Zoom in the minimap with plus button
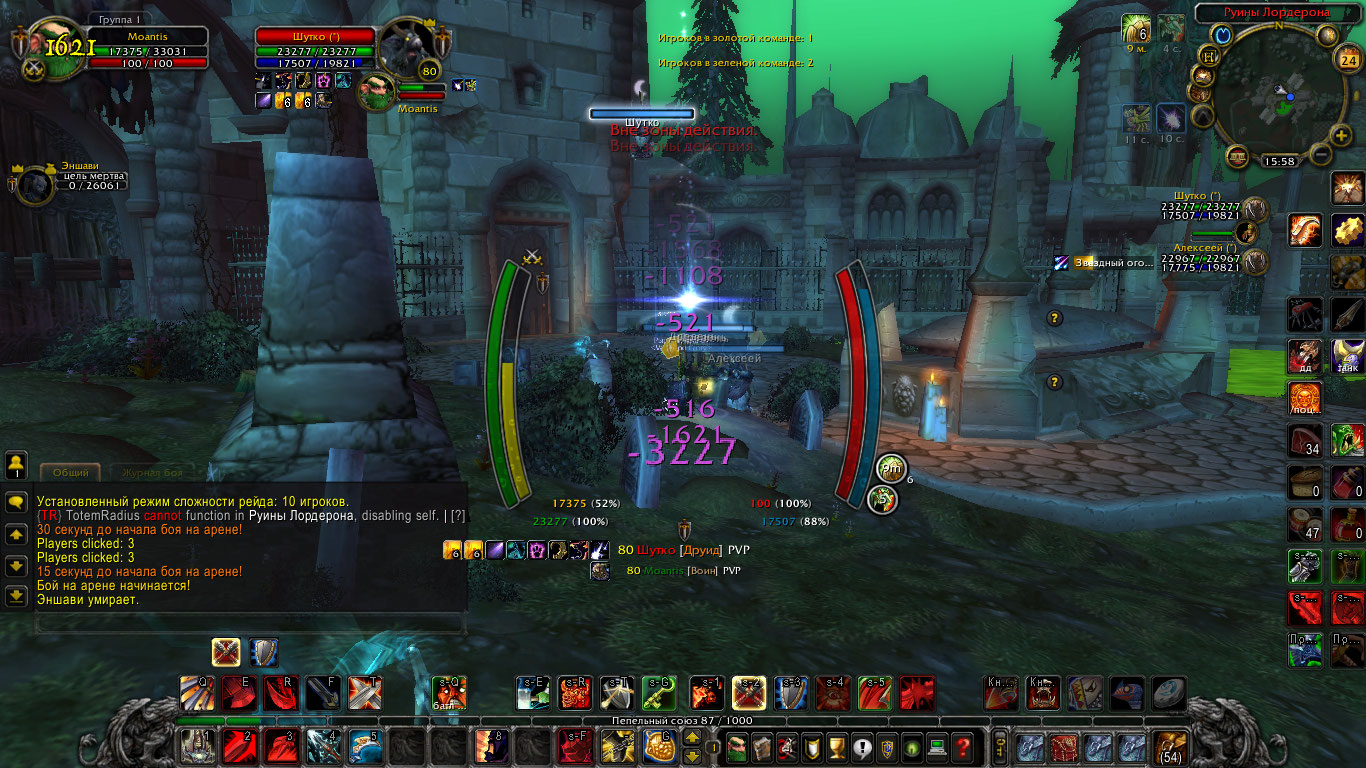 1342,136
